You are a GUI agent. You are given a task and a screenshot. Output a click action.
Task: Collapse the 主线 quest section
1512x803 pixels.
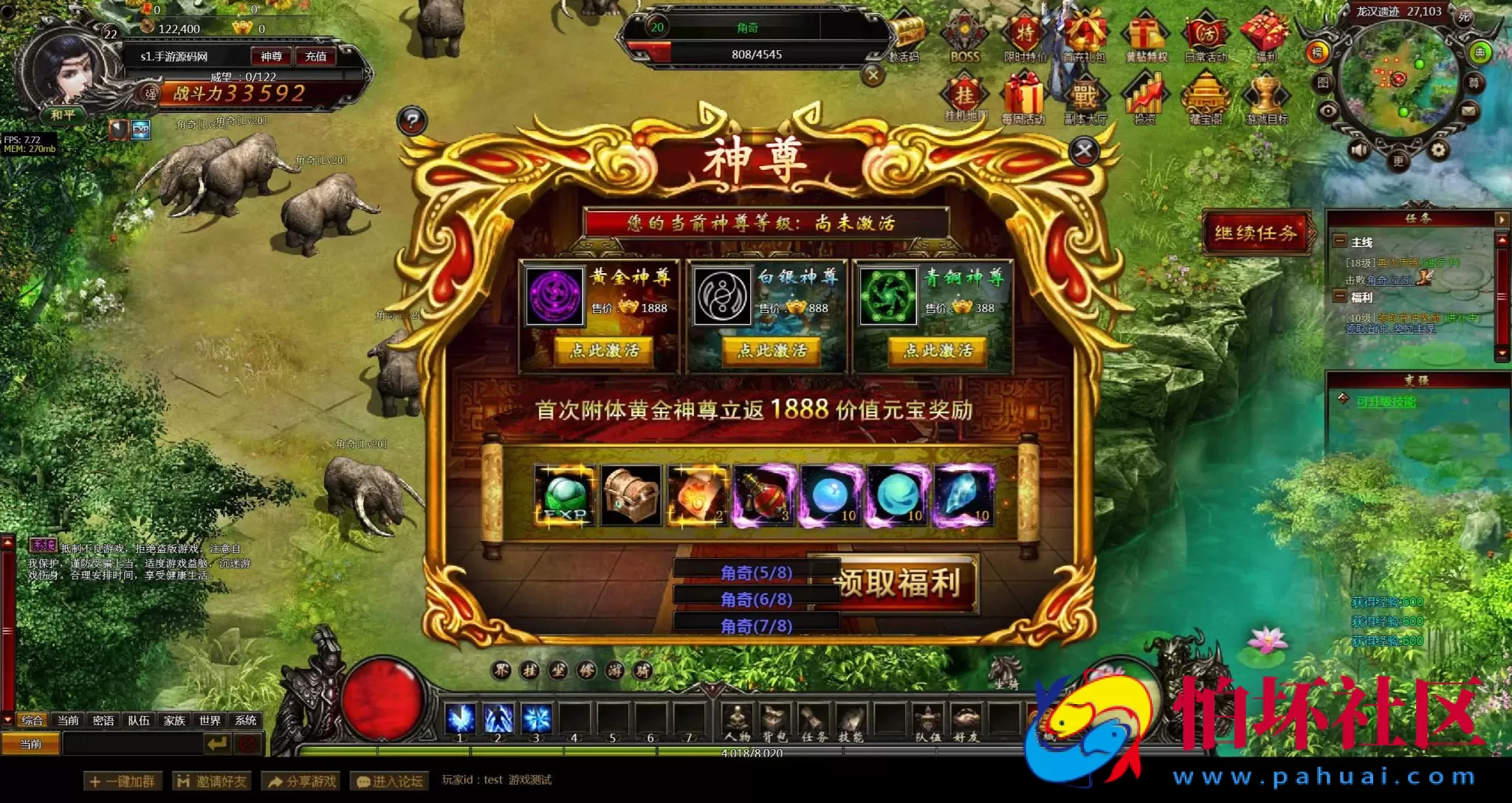1339,241
